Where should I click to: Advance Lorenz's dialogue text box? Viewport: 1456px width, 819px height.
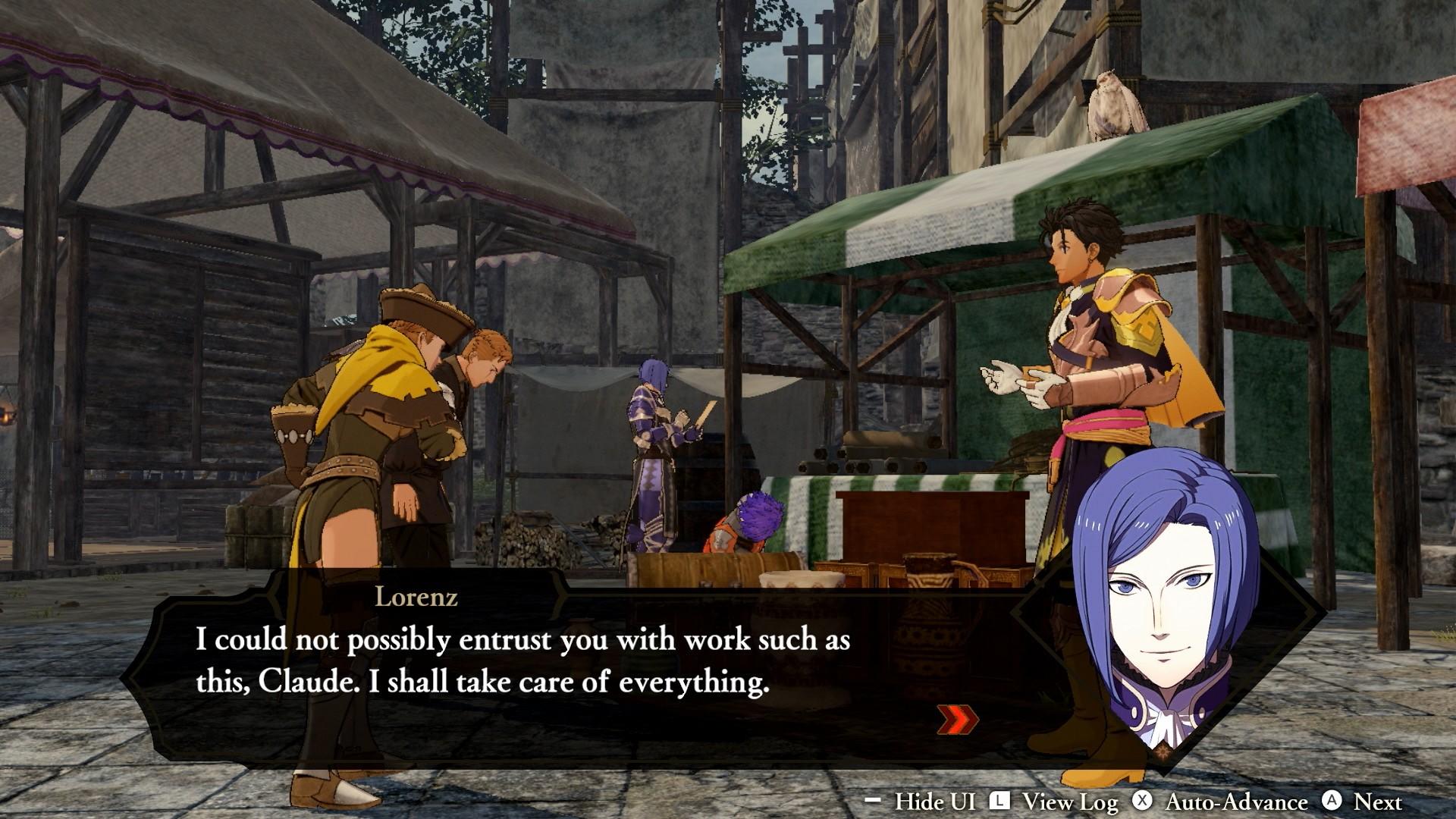pos(523,661)
